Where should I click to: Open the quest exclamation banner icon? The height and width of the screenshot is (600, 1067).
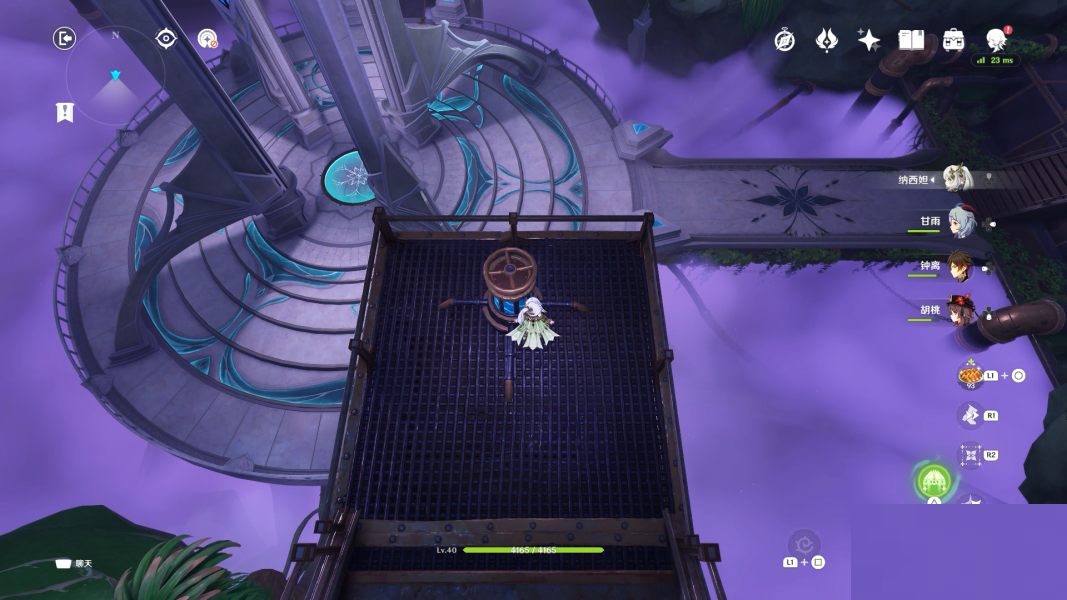[x=65, y=112]
